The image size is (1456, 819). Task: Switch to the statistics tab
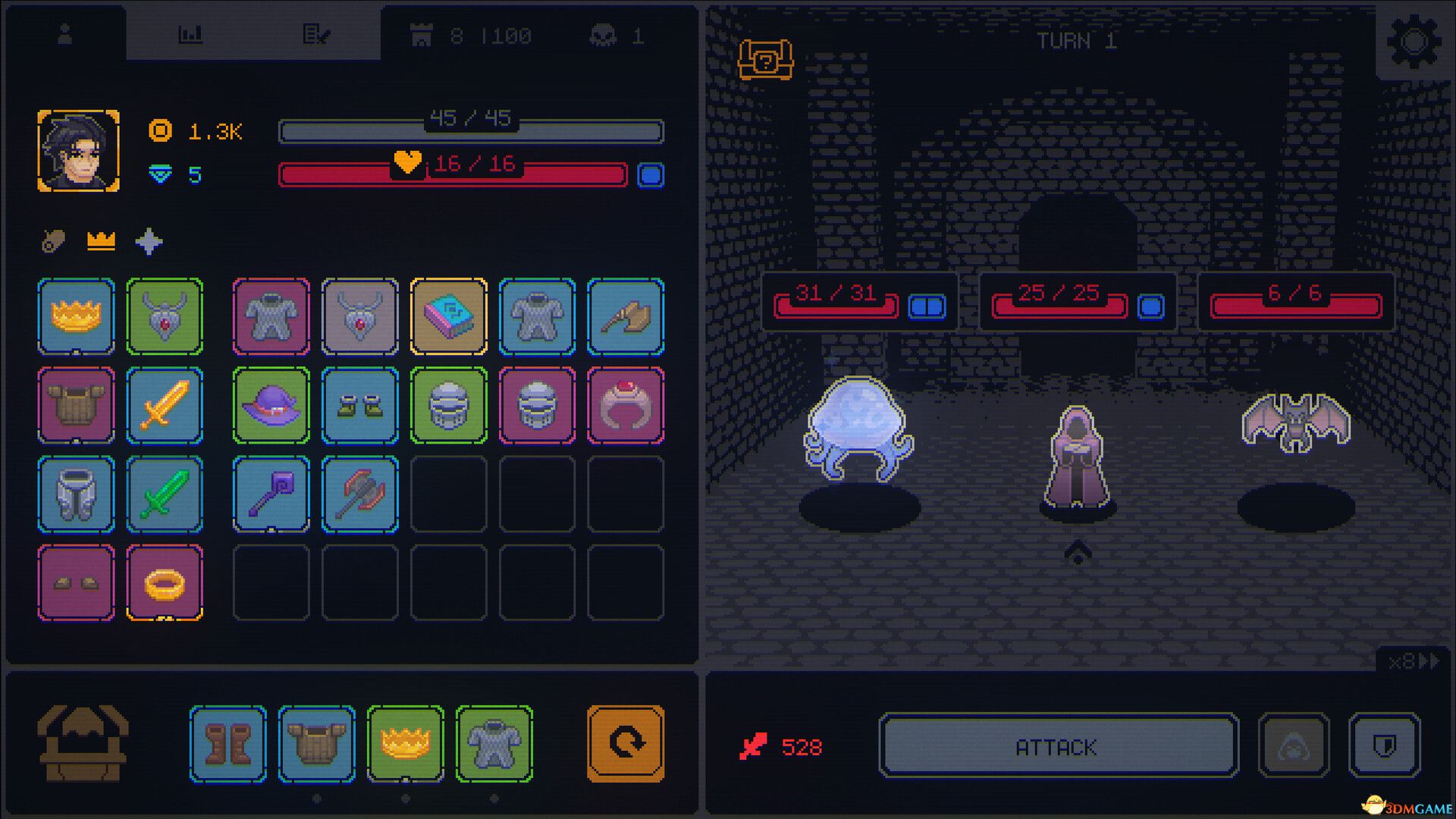(x=190, y=34)
